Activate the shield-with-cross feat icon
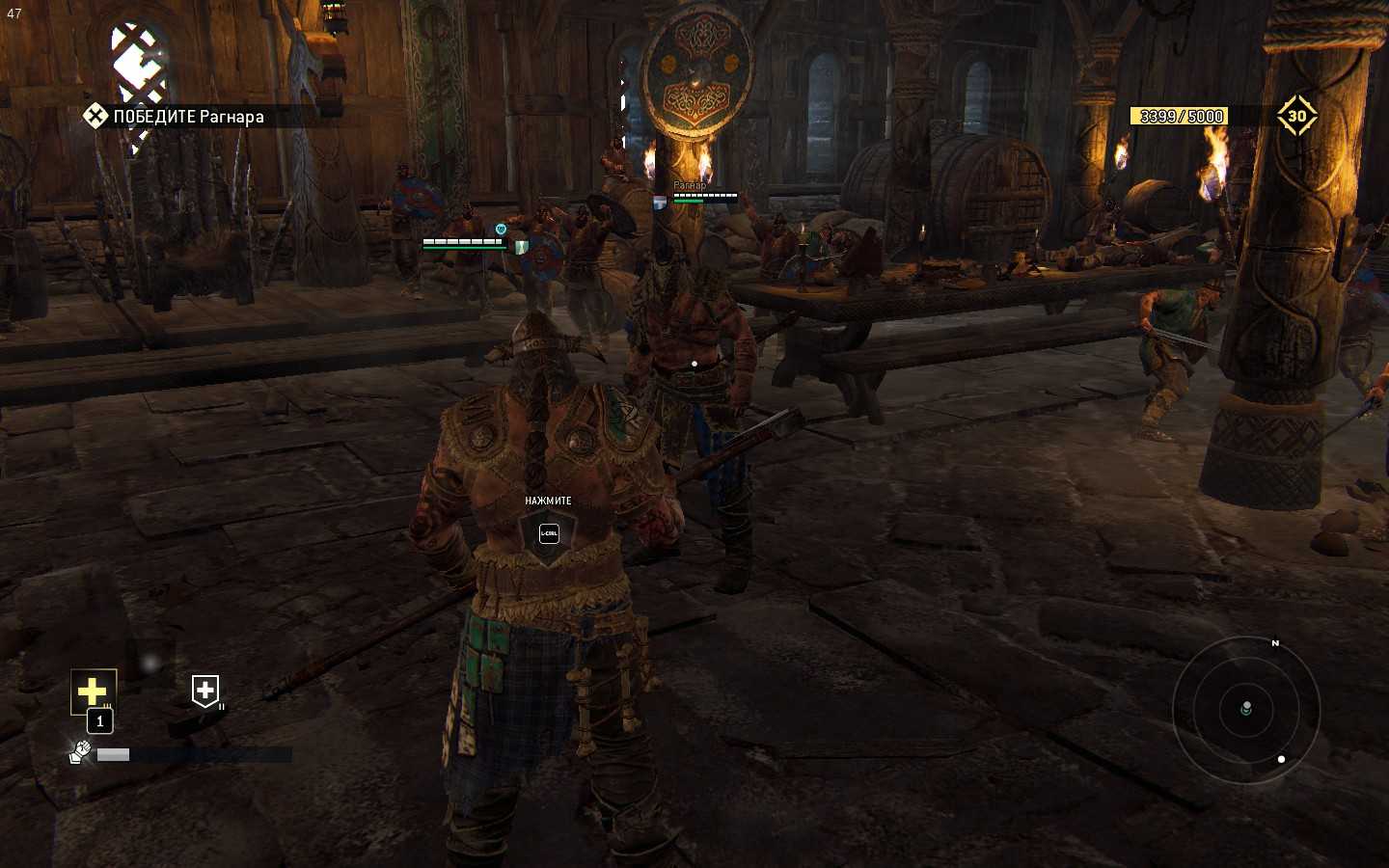Viewport: 1389px width, 868px height. (205, 691)
